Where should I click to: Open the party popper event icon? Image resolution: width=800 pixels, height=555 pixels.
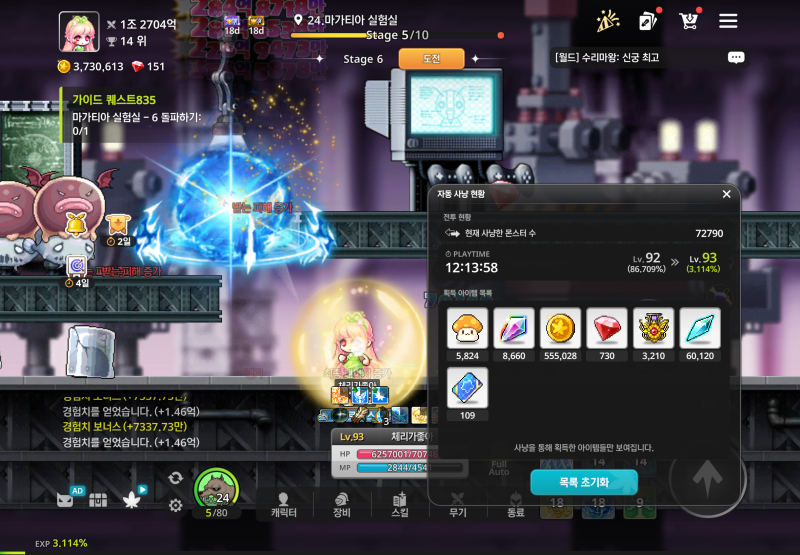pos(606,21)
